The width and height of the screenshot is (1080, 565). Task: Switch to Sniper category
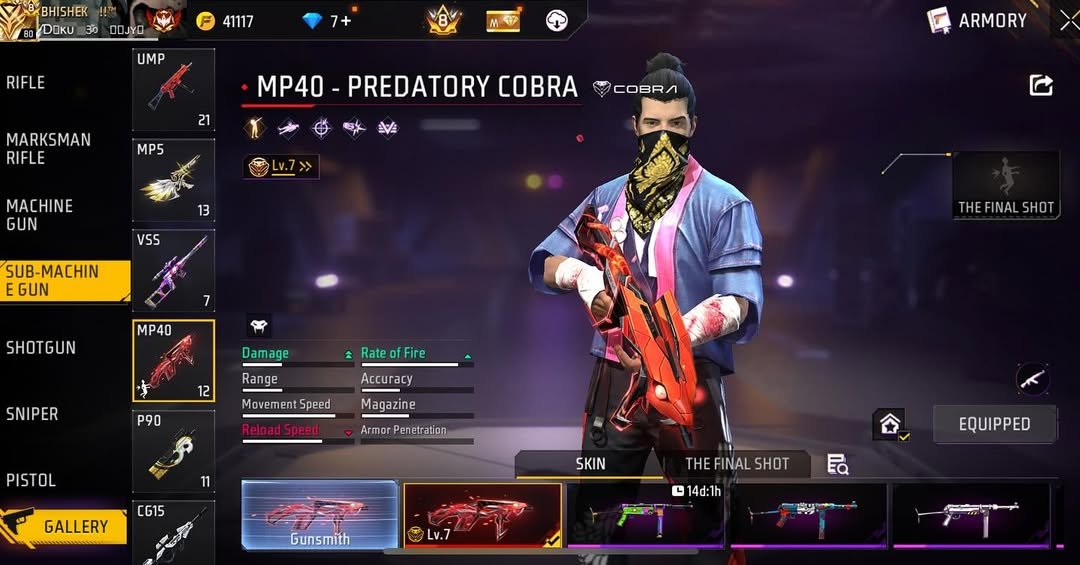(32, 414)
